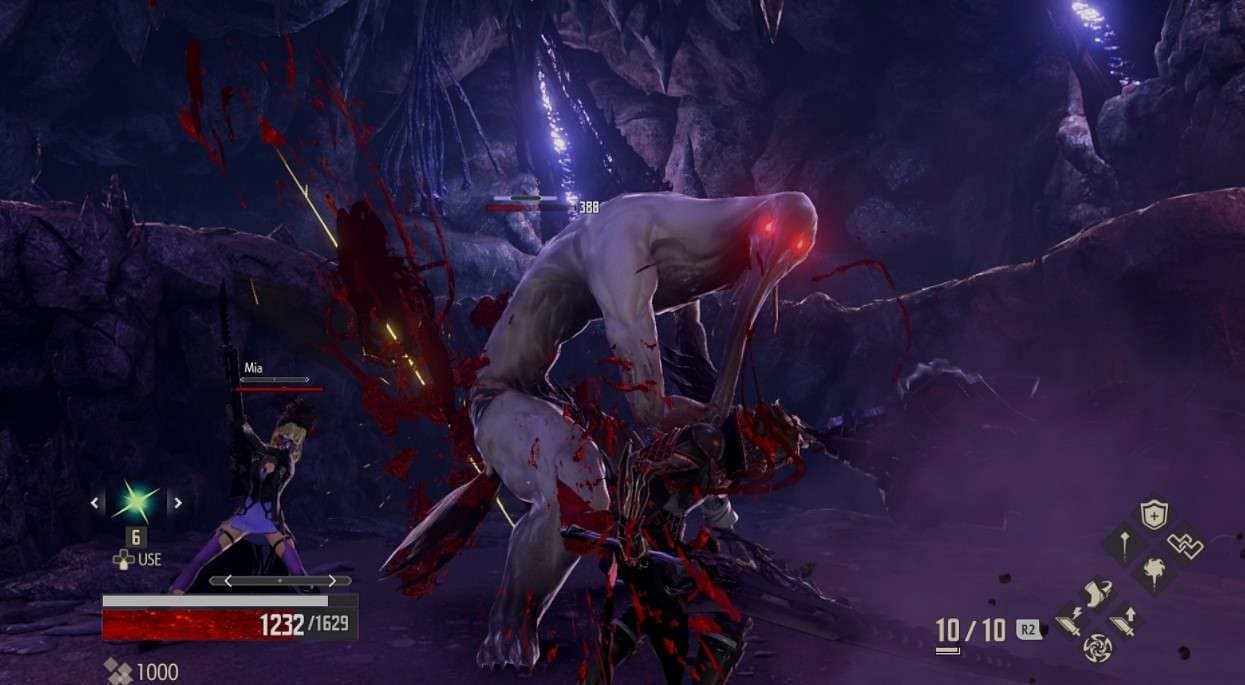Select the green star quick item
The width and height of the screenshot is (1245, 685).
click(x=136, y=502)
